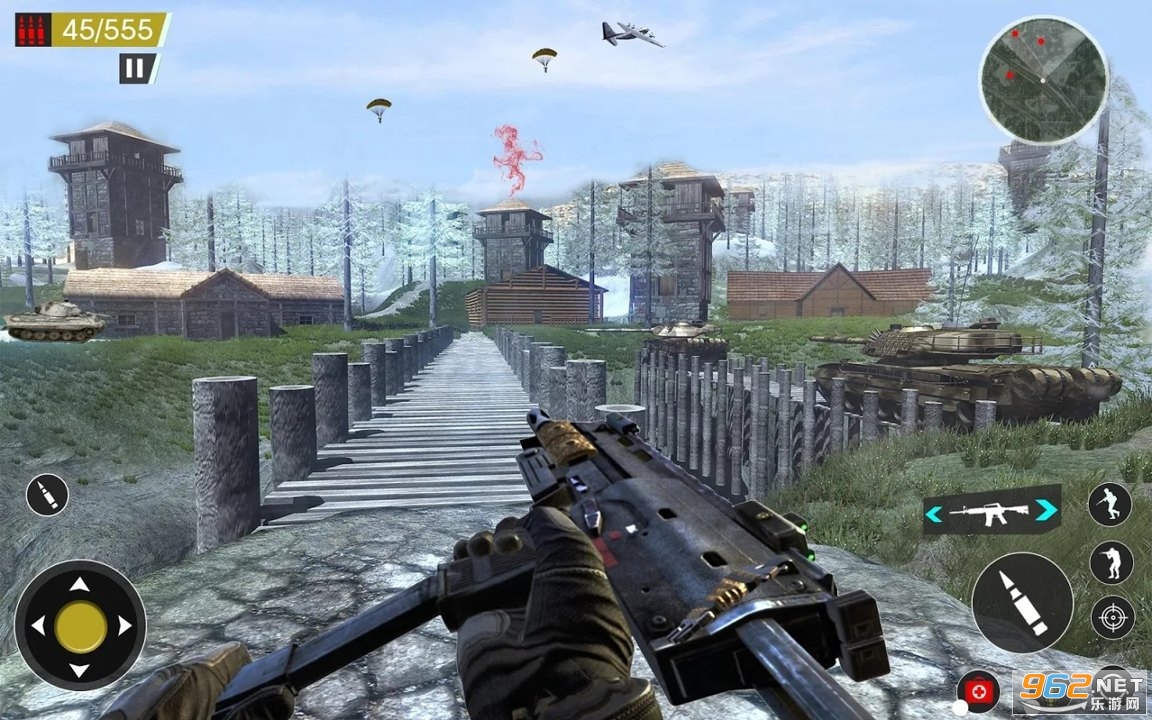1152x720 pixels.
Task: Fire using the large bullet button
Action: pos(1022,603)
